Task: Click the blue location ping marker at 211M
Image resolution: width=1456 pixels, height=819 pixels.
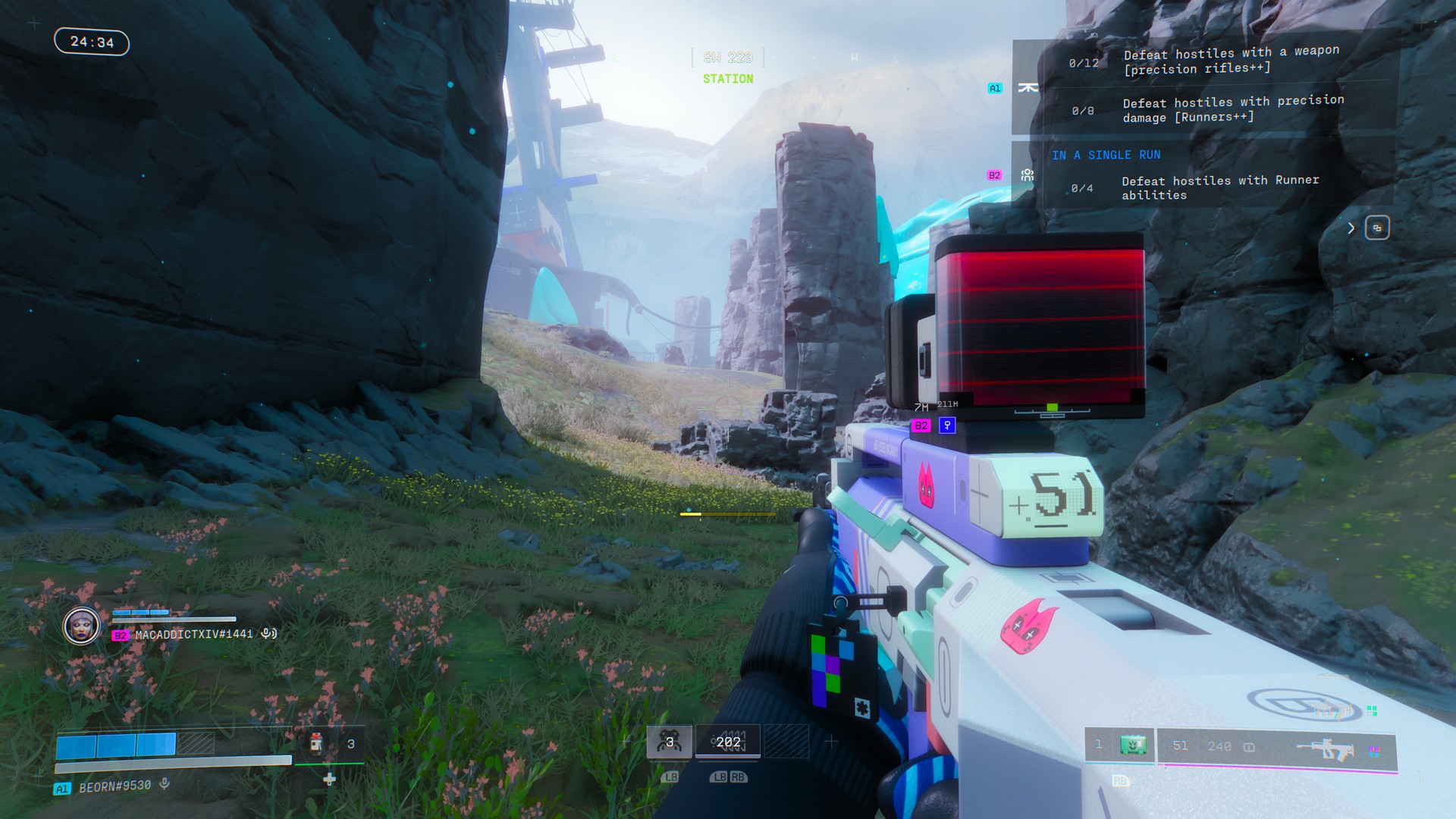Action: click(947, 425)
